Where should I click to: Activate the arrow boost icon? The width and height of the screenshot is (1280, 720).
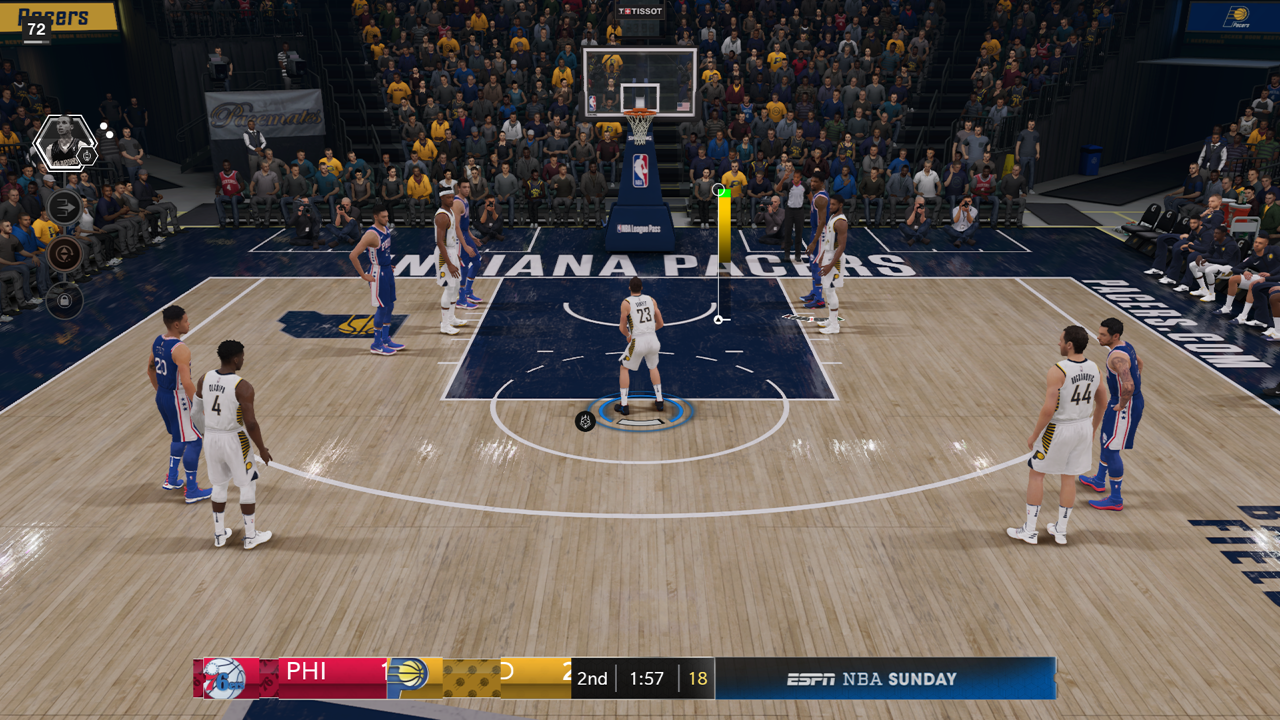point(64,207)
